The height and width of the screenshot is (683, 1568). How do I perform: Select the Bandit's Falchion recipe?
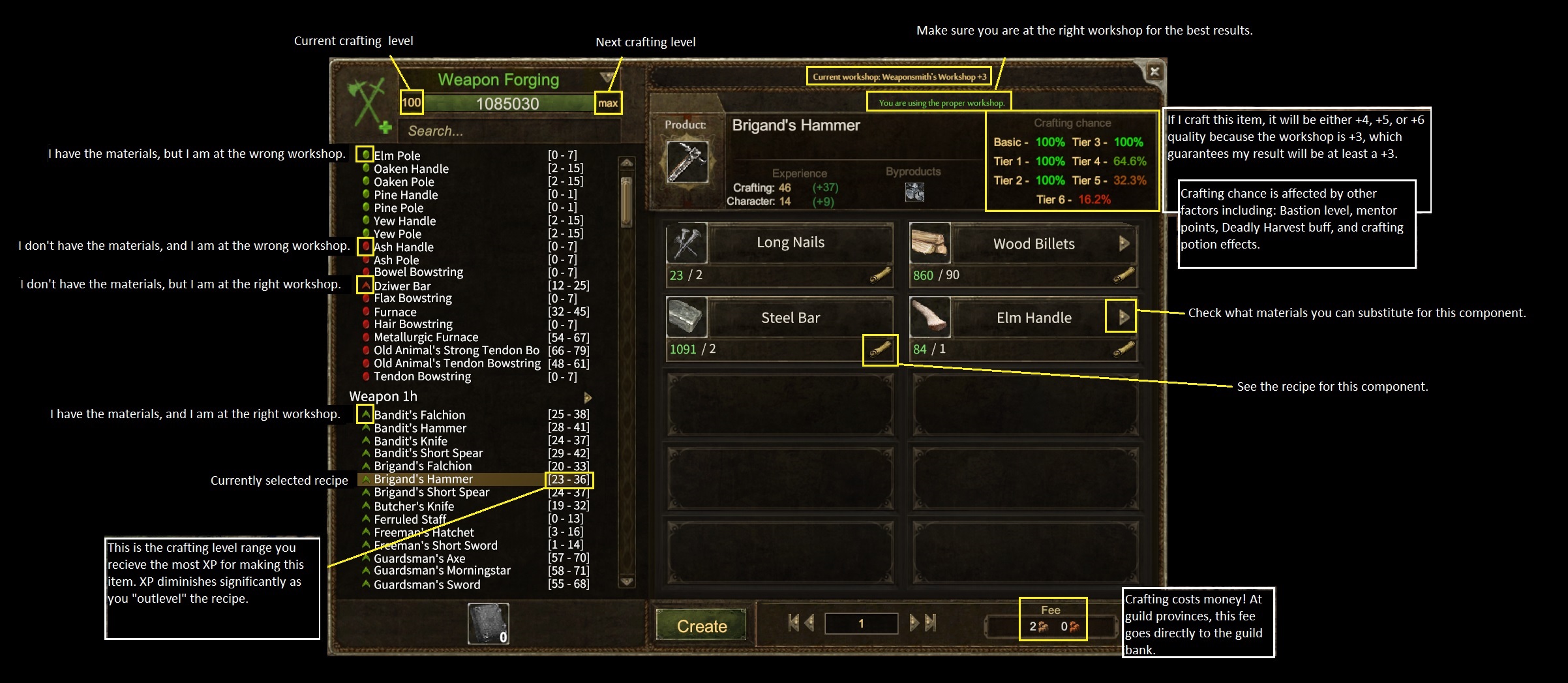(x=419, y=415)
